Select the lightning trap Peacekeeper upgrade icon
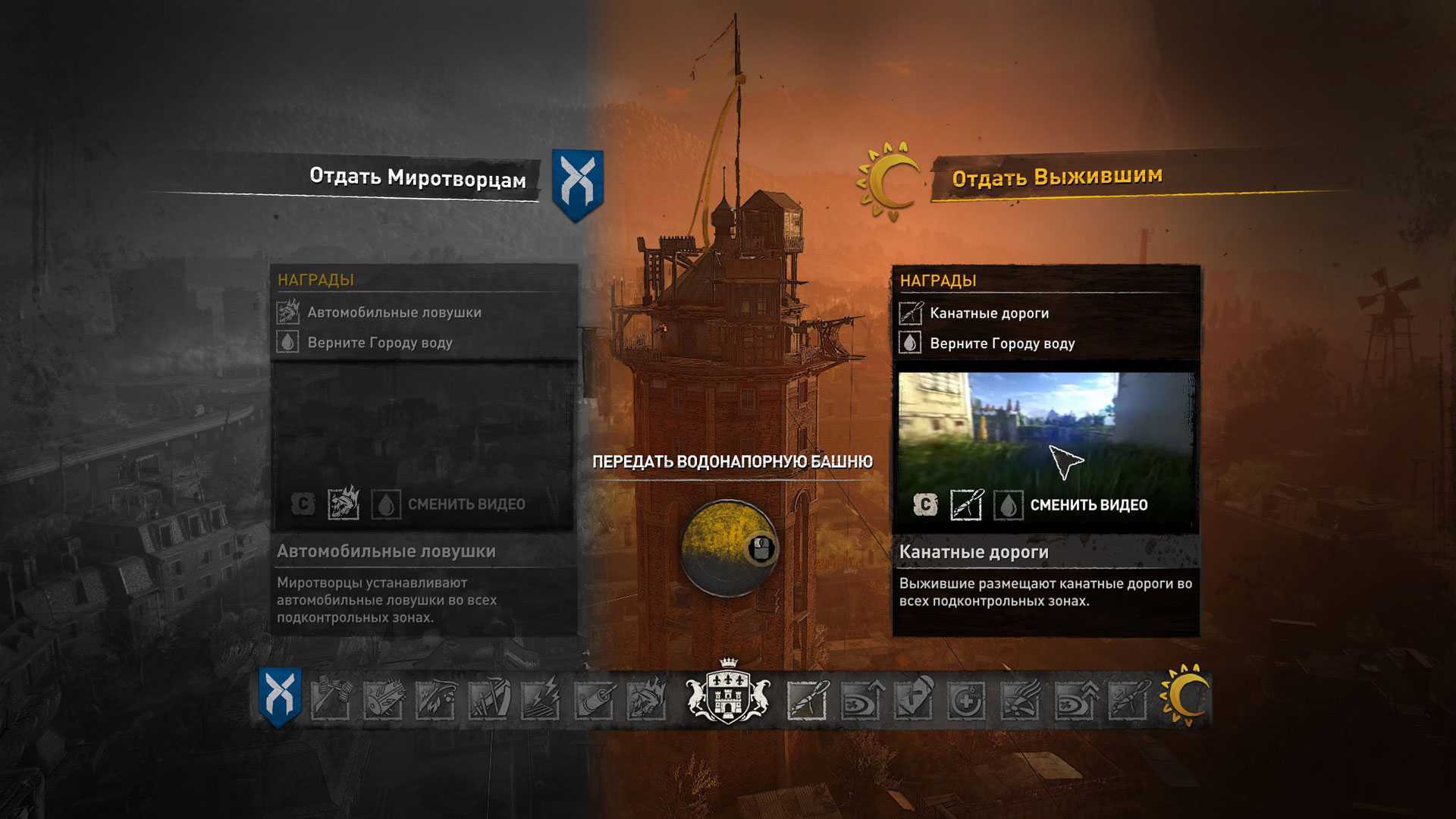The width and height of the screenshot is (1456, 819). (x=542, y=698)
